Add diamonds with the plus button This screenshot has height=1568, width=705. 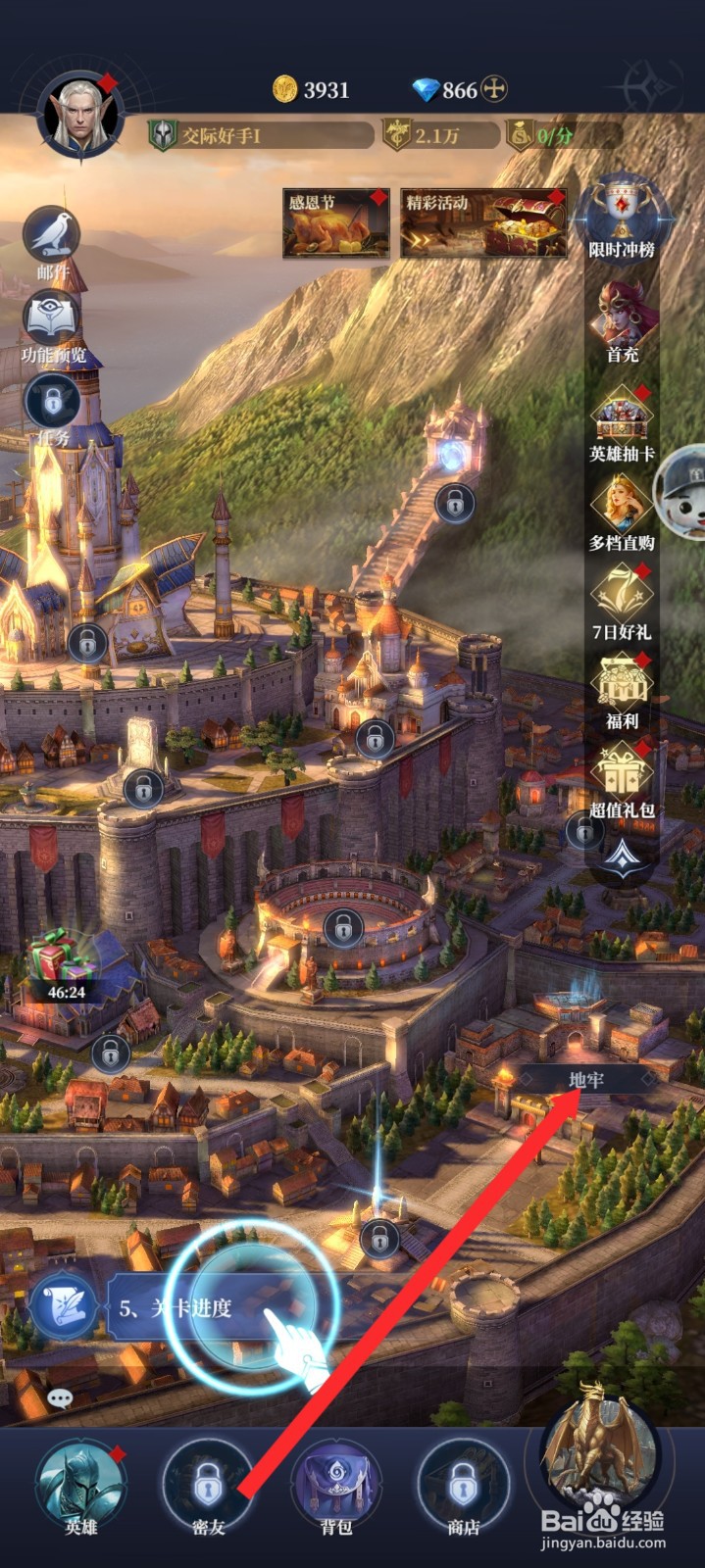click(x=495, y=90)
